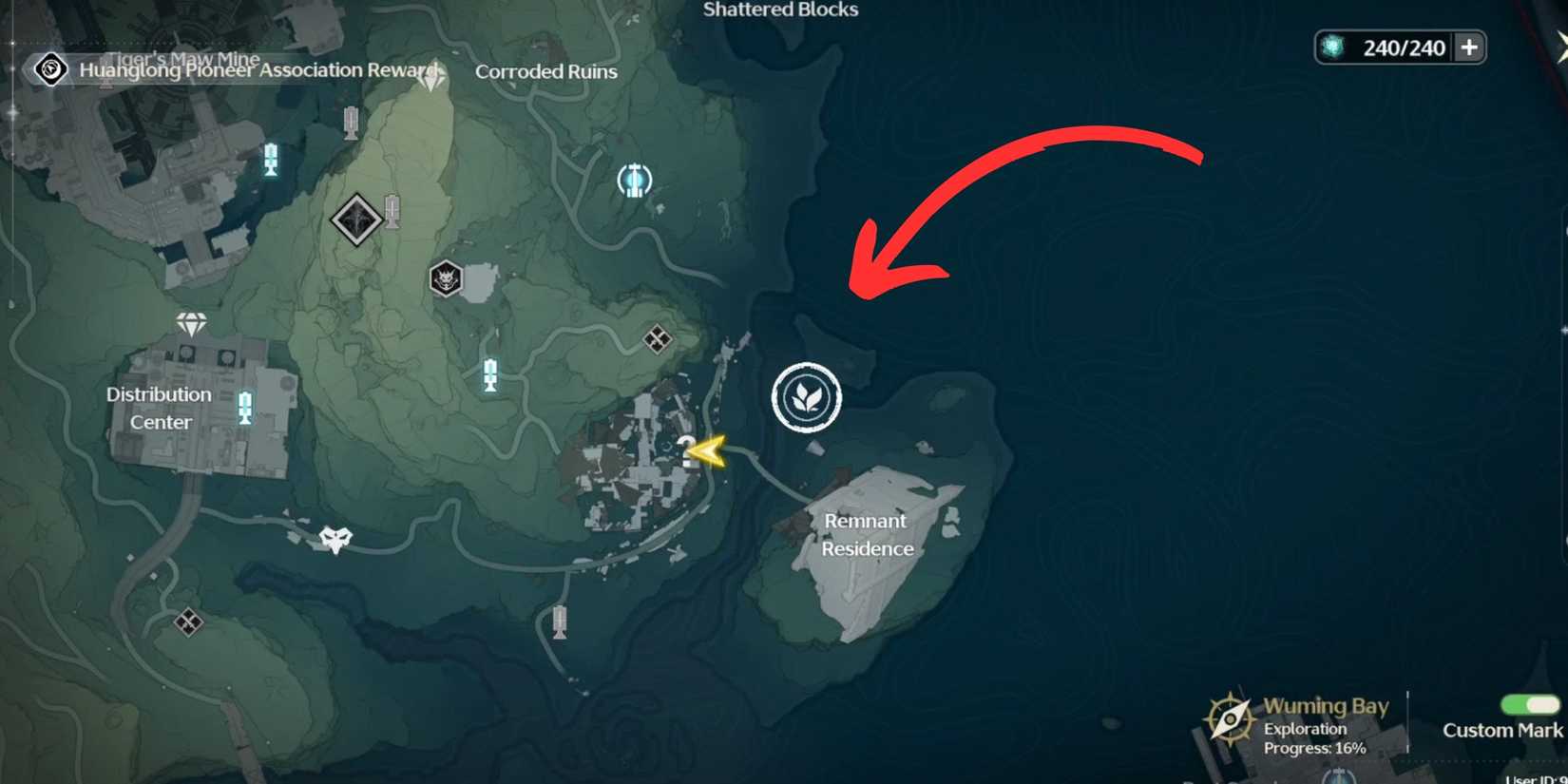This screenshot has width=1568, height=784.
Task: Select the yellow player arrow marker
Action: (x=710, y=450)
